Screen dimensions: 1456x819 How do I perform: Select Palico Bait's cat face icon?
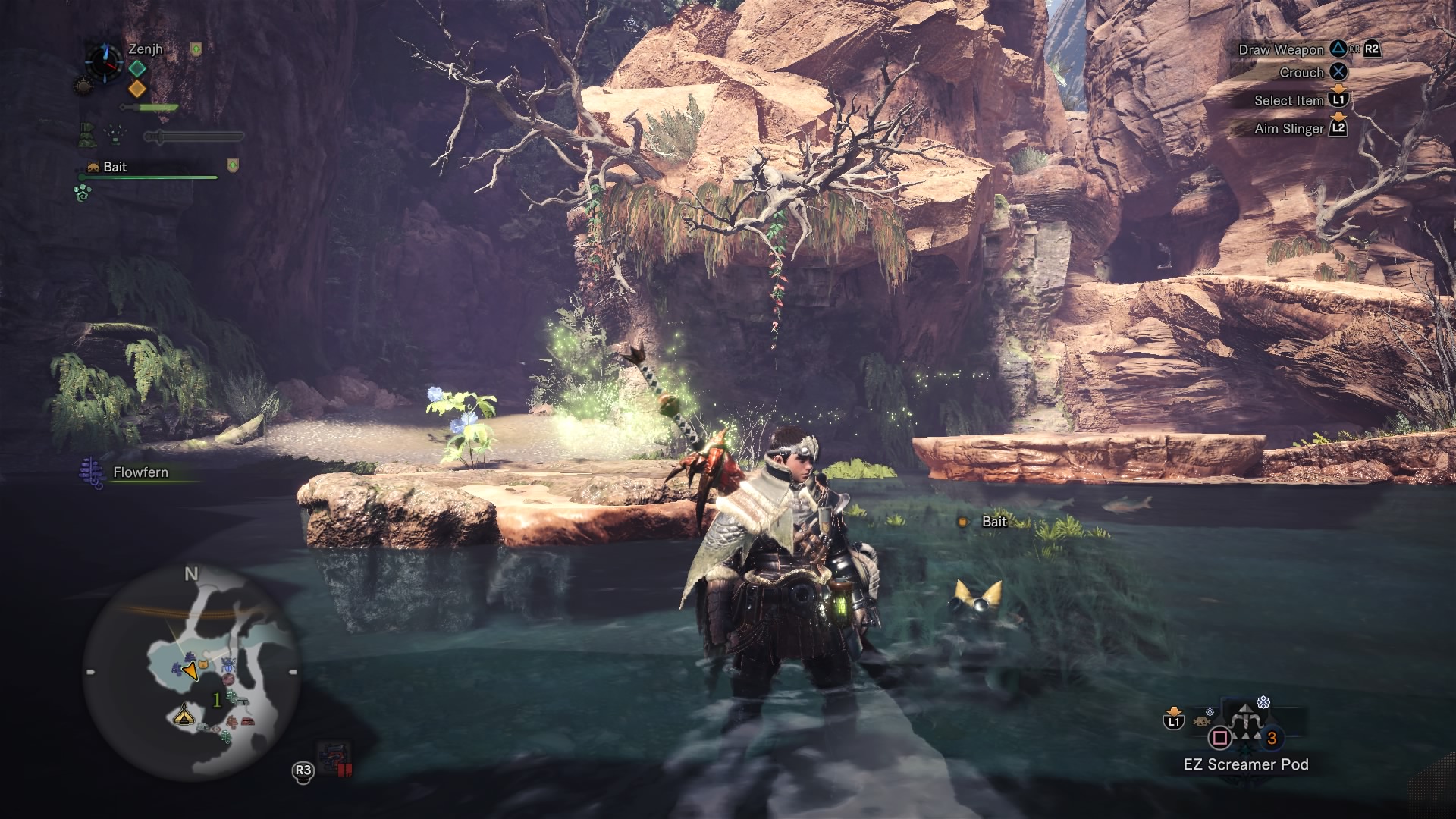click(x=93, y=167)
